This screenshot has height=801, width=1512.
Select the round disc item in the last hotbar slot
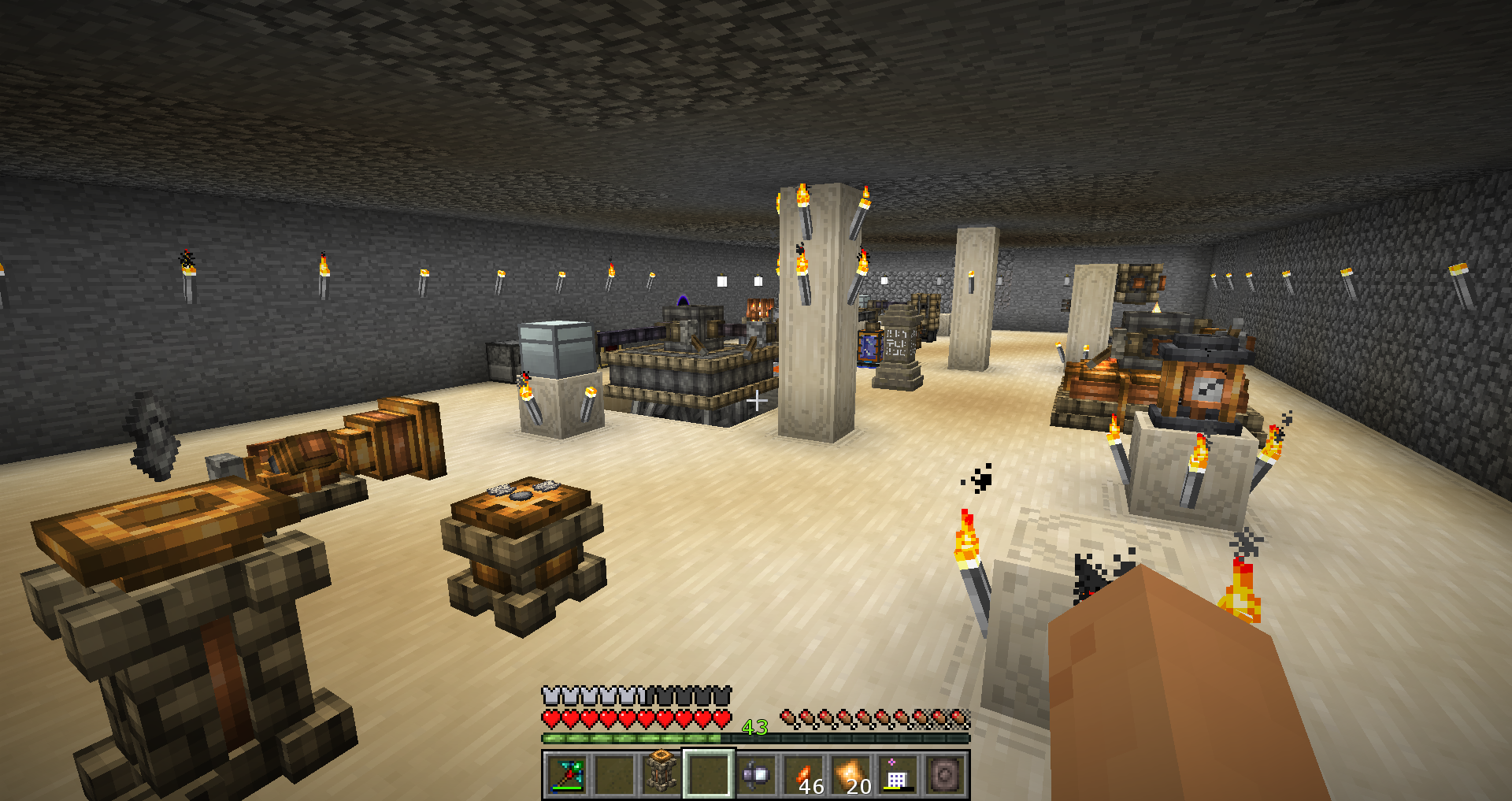point(947,773)
